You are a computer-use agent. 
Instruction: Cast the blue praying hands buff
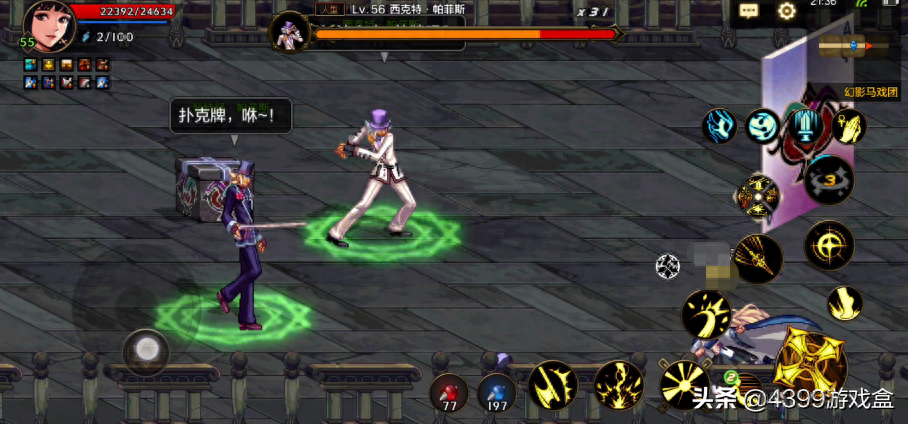tap(848, 126)
